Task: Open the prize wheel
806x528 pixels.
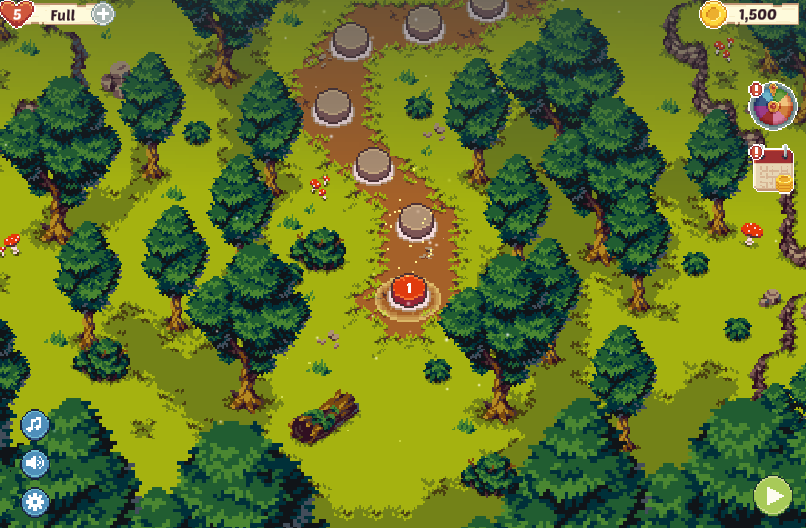Action: point(773,105)
